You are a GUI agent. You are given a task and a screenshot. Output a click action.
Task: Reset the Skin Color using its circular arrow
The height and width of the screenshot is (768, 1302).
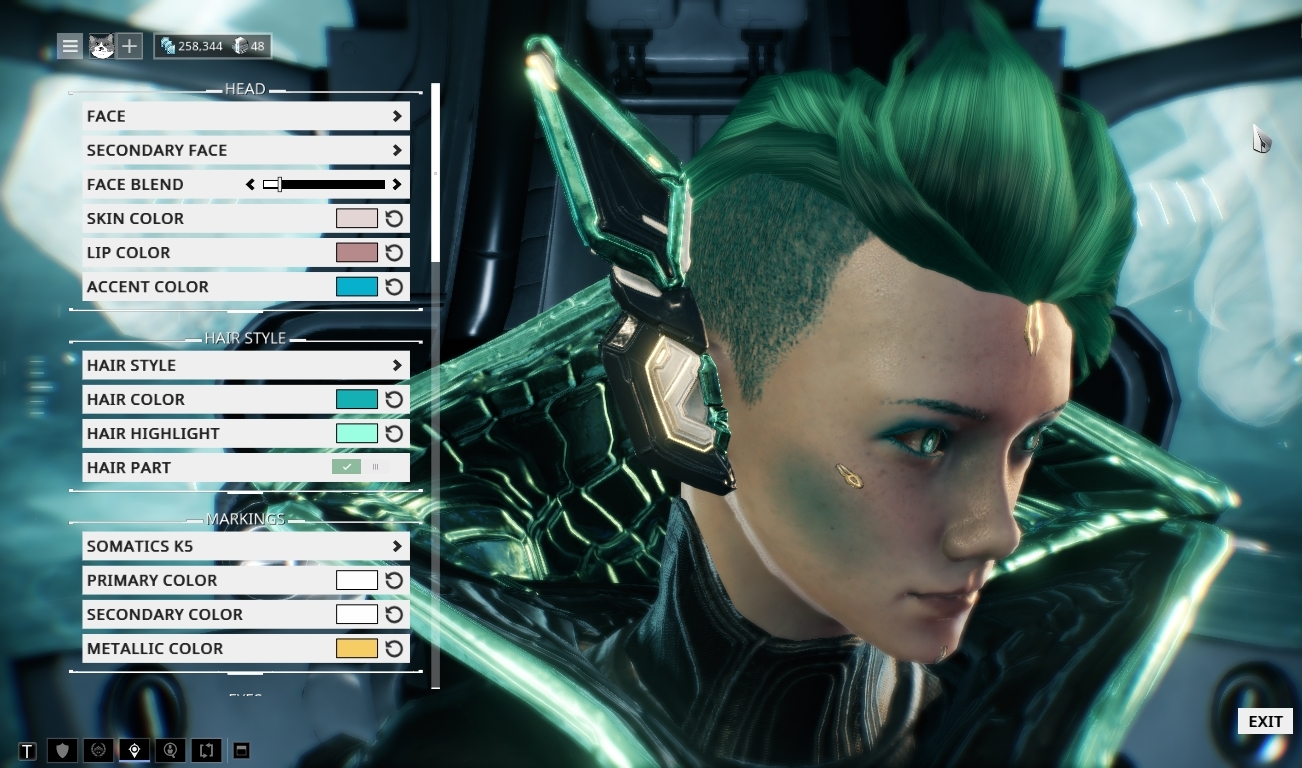(x=395, y=218)
